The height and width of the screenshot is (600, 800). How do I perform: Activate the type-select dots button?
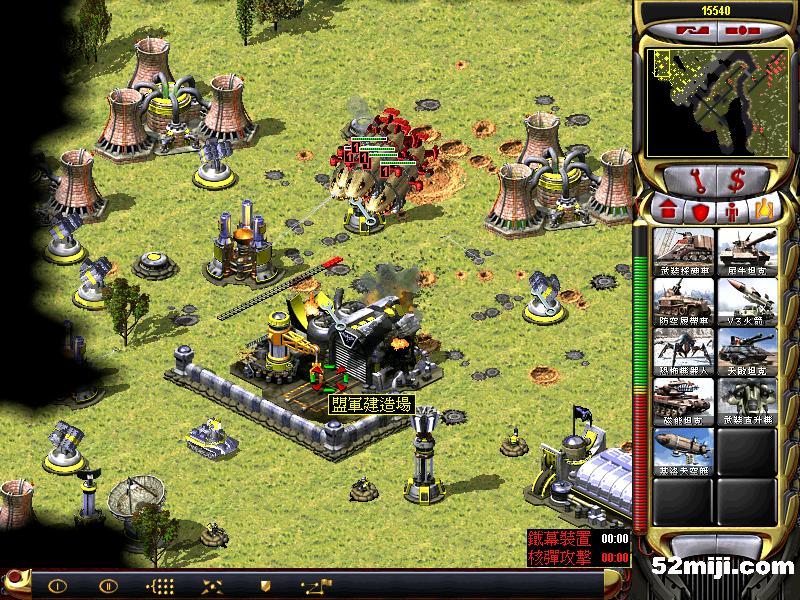(160, 585)
